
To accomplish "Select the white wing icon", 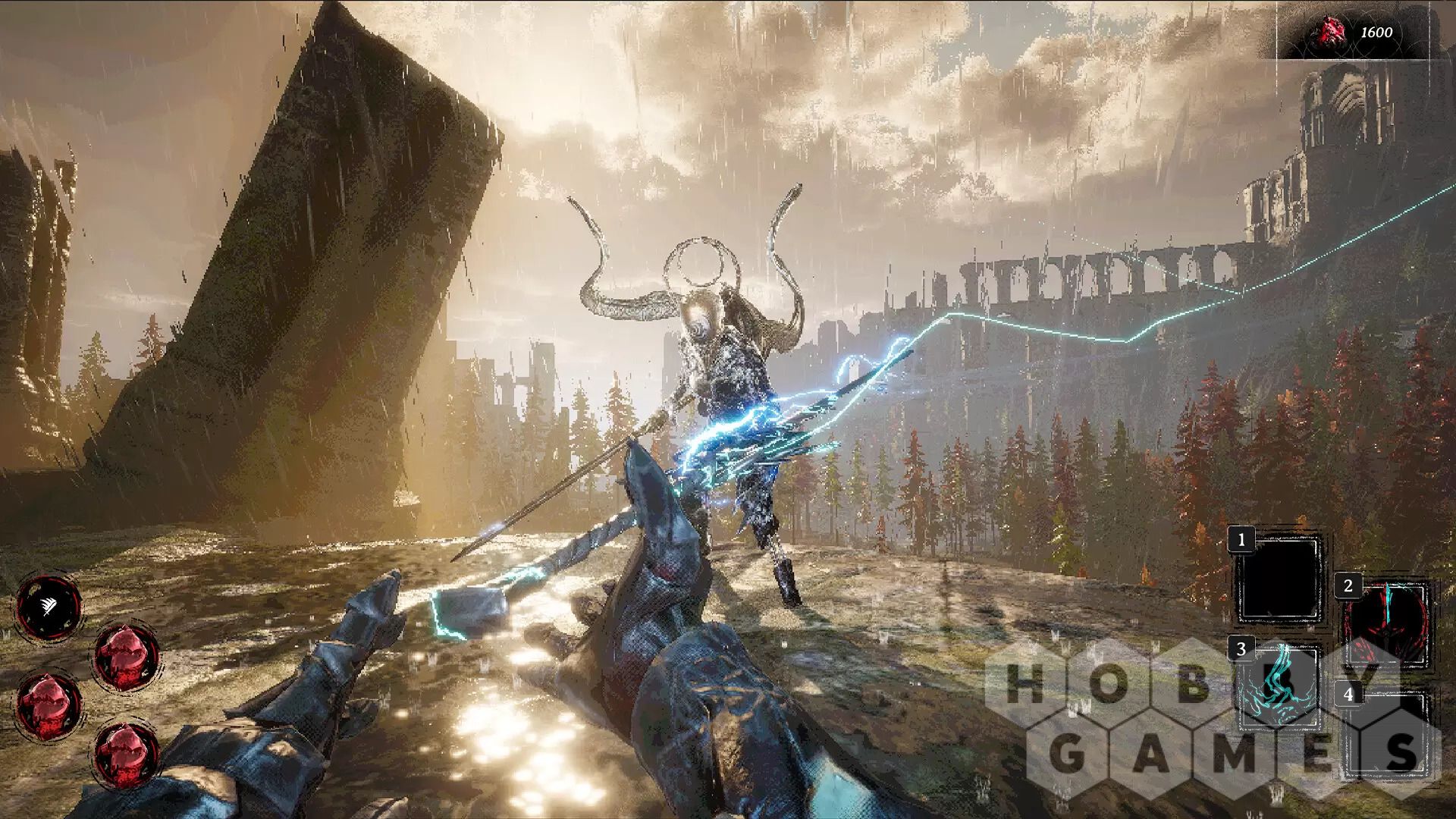I will coord(49,605).
